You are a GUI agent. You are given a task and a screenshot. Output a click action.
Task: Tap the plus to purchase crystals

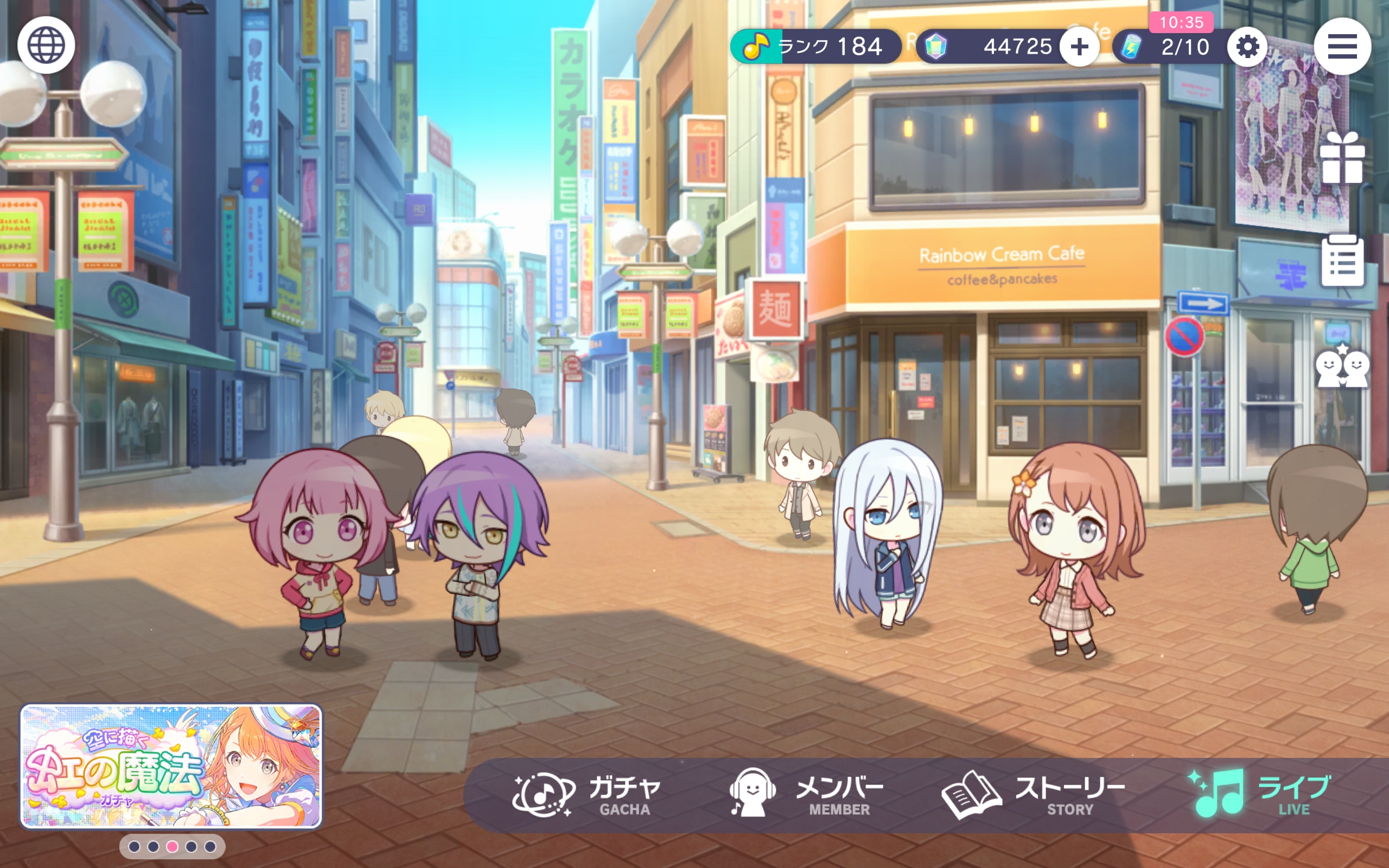click(x=1081, y=47)
